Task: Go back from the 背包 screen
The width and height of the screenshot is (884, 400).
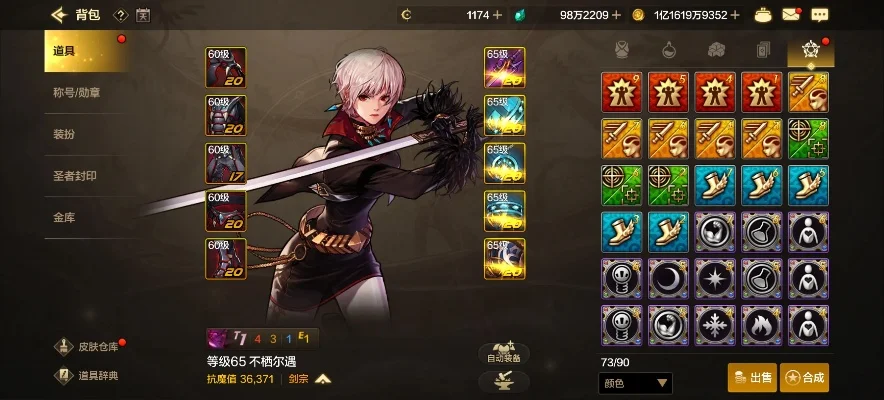Action: coord(59,15)
